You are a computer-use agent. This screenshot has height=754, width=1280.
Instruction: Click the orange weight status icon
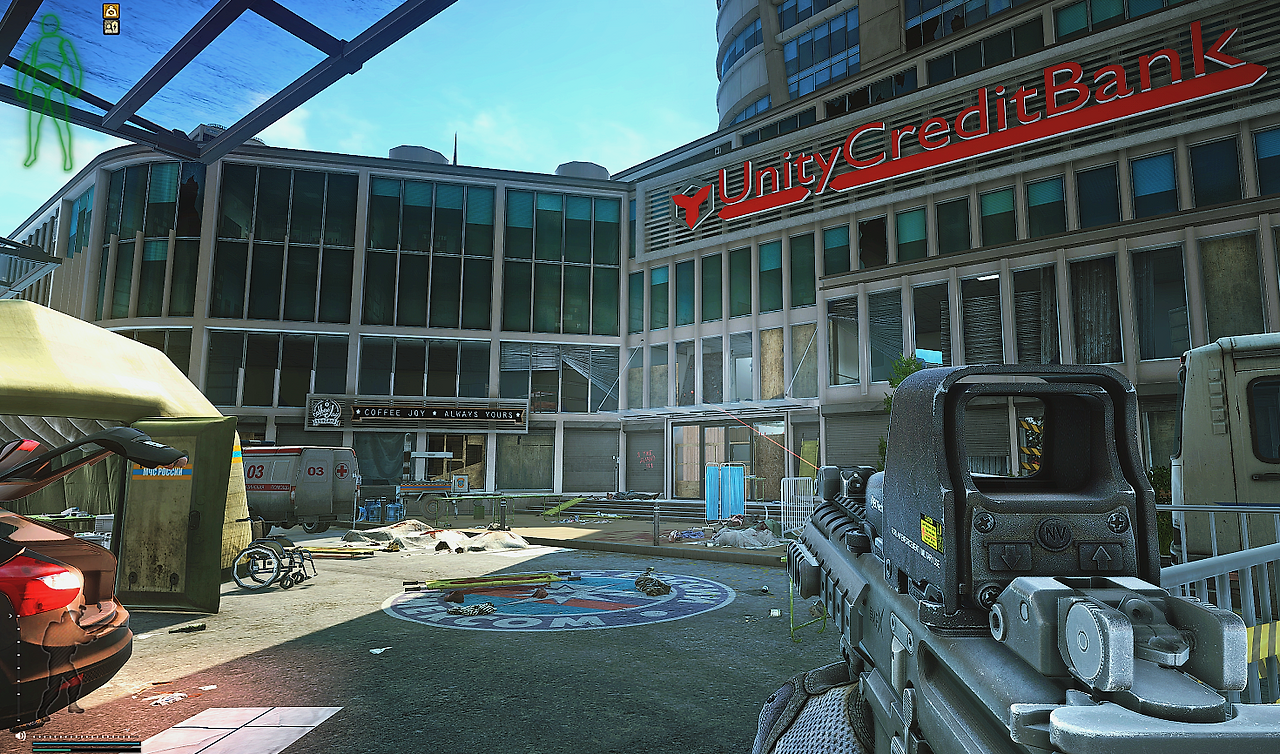(x=111, y=11)
